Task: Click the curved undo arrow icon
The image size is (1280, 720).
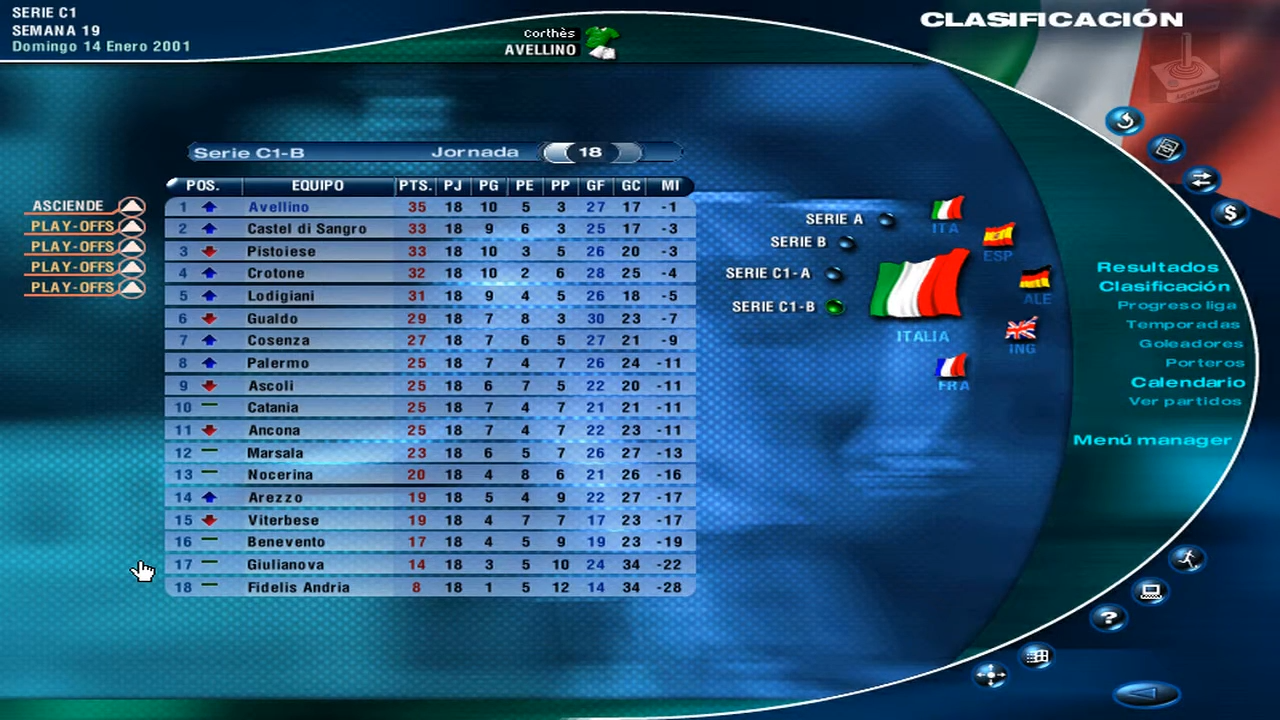Action: (1125, 120)
